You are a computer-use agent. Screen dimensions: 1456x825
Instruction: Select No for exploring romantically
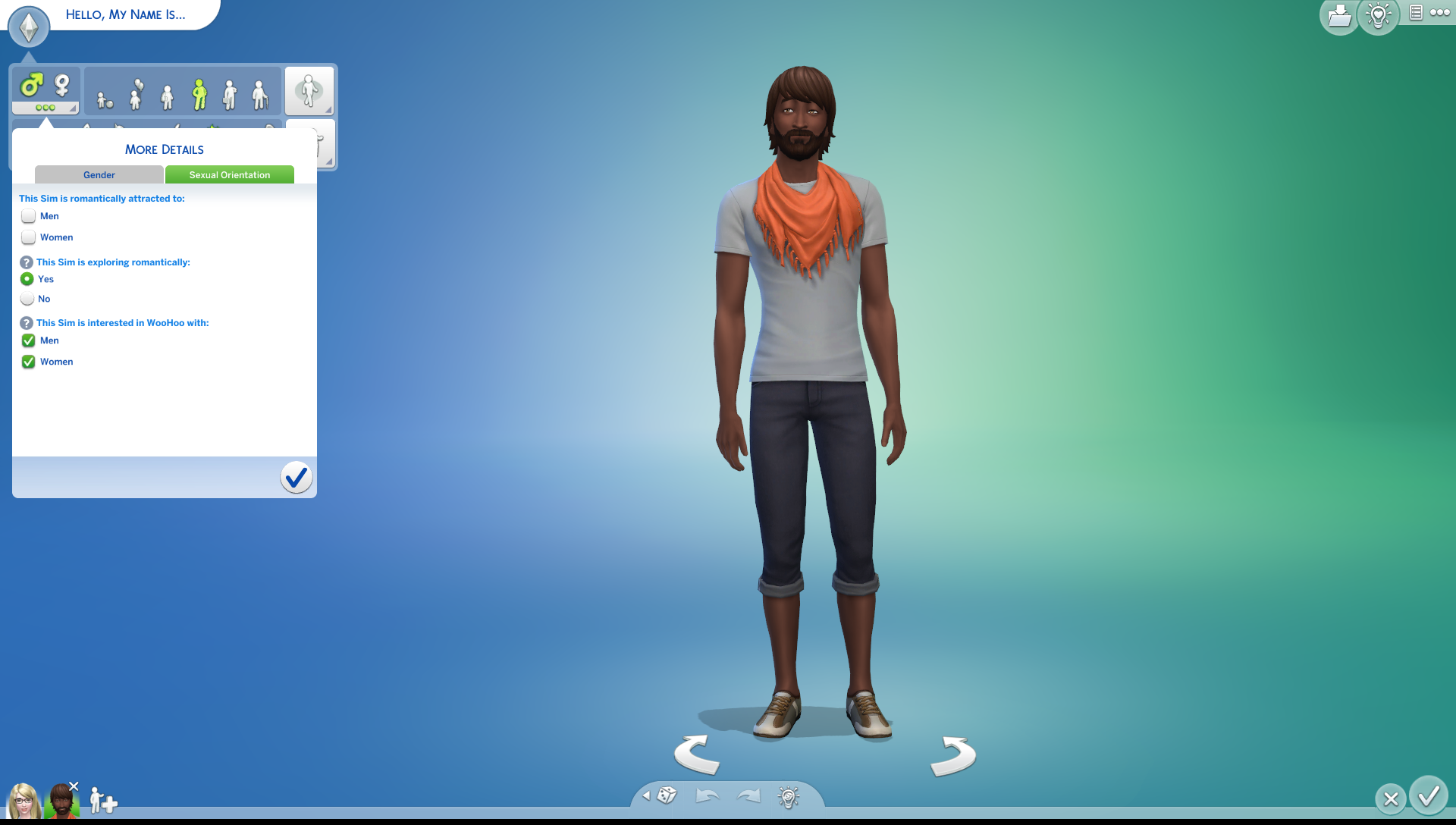(x=27, y=299)
